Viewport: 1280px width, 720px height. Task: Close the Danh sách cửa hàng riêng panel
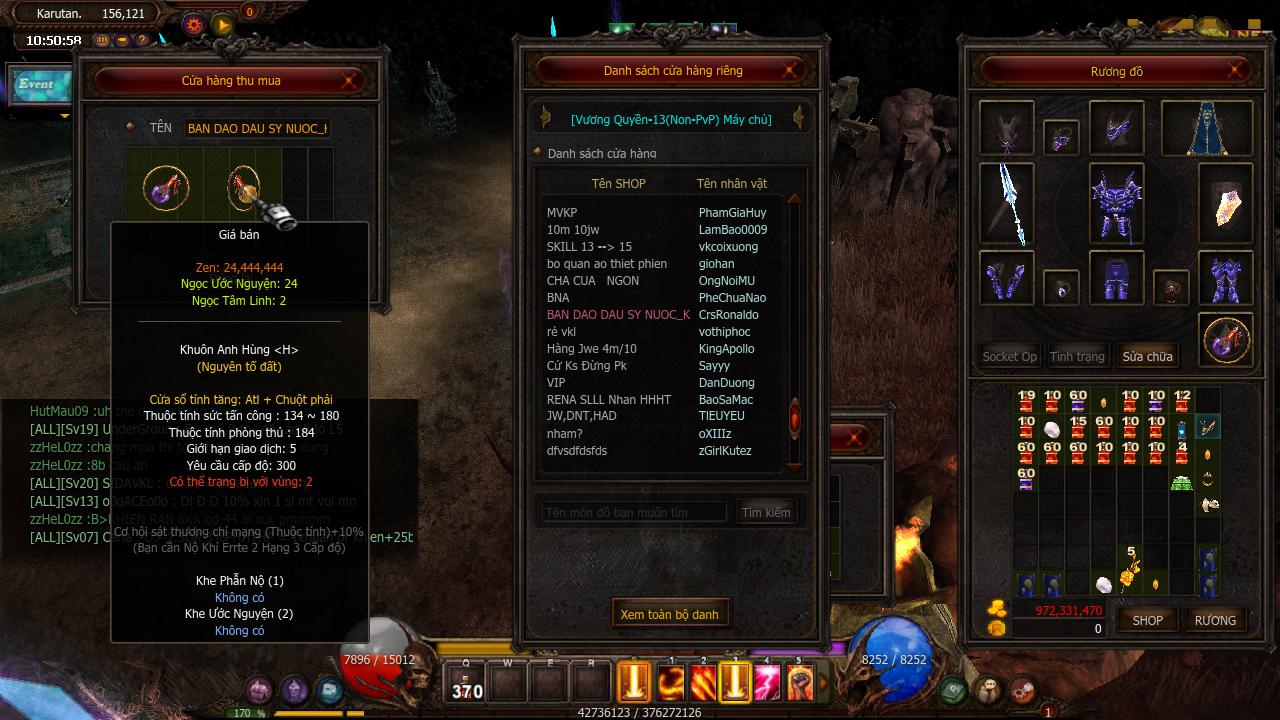[x=790, y=70]
